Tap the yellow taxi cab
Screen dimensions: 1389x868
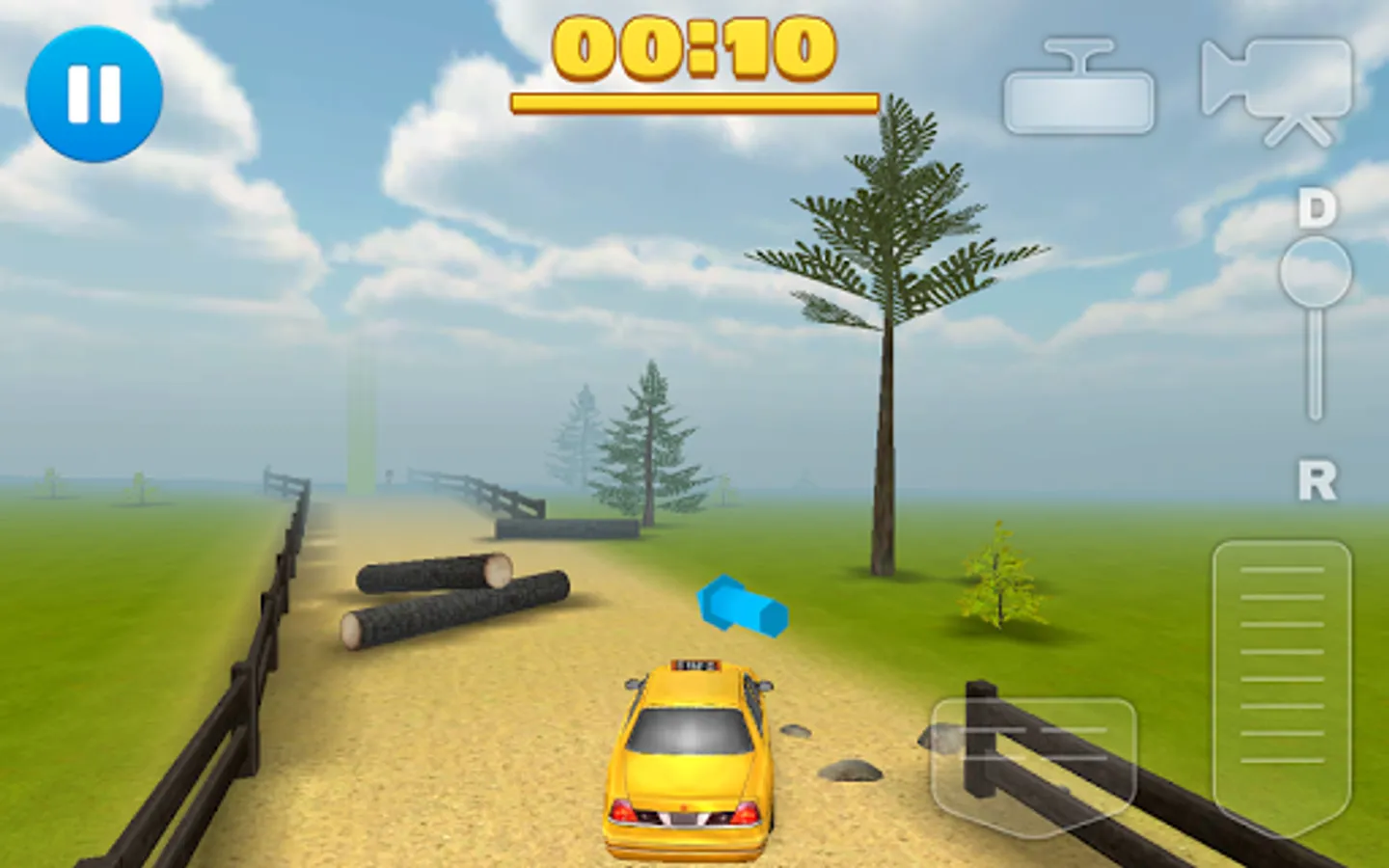689,762
